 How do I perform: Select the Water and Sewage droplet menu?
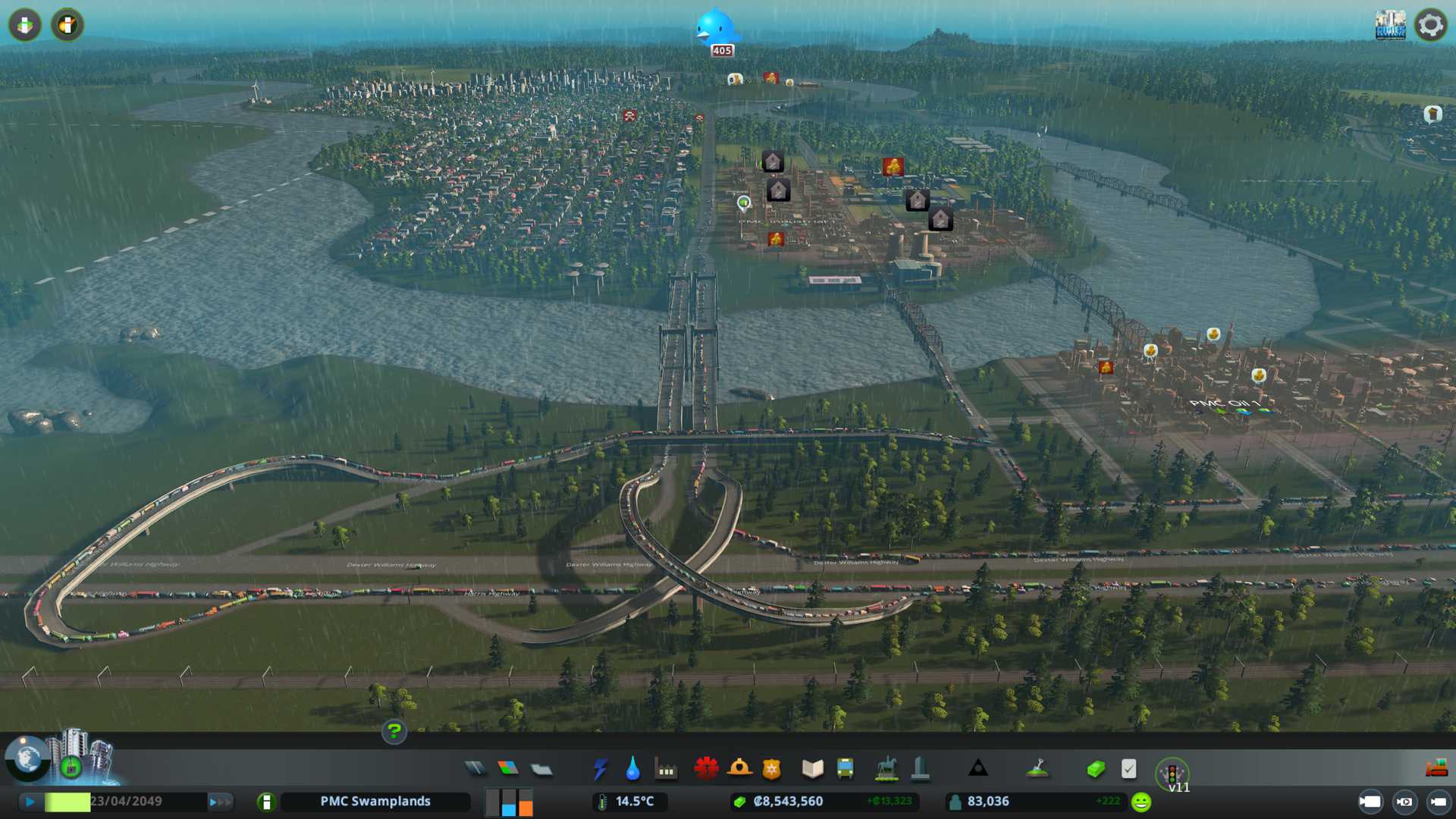632,769
